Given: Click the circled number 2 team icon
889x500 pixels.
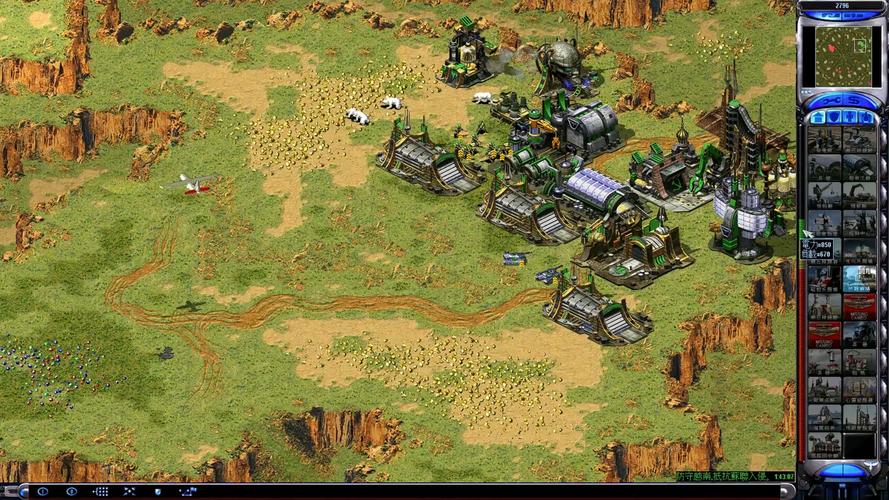Looking at the screenshot, I should point(70,491).
